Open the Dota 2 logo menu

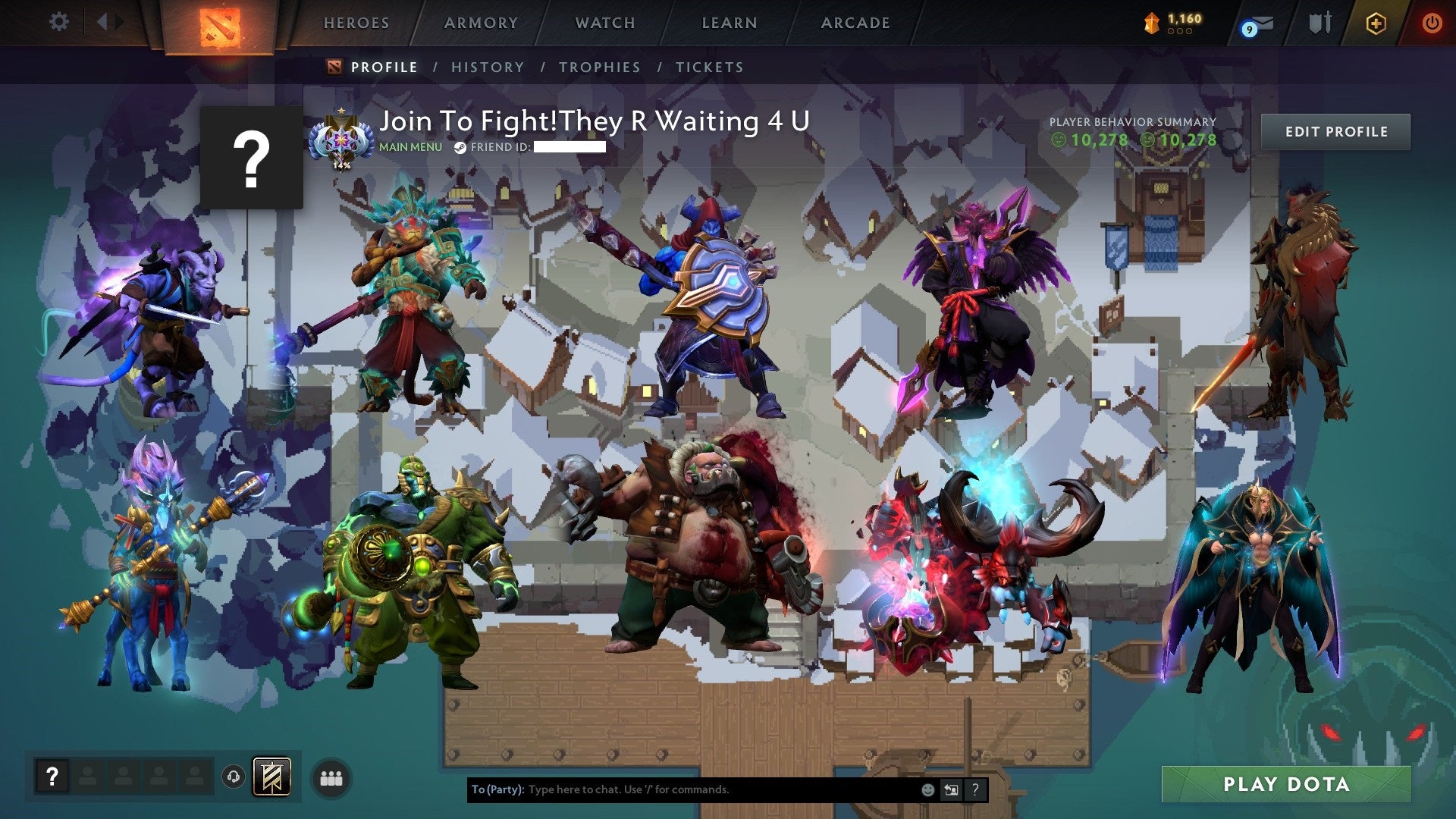pyautogui.click(x=218, y=23)
